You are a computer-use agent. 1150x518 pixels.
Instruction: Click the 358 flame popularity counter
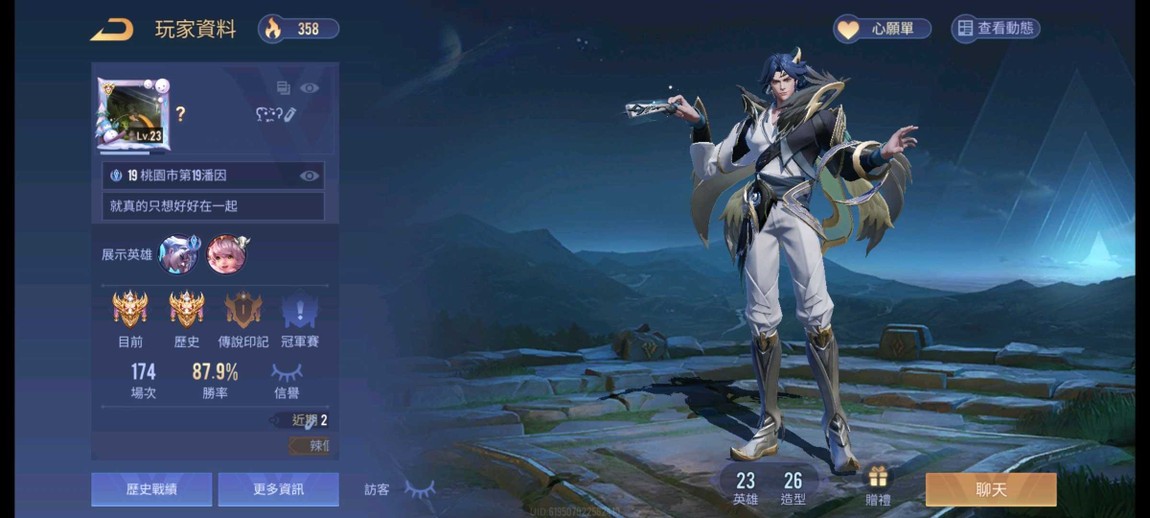pos(298,29)
